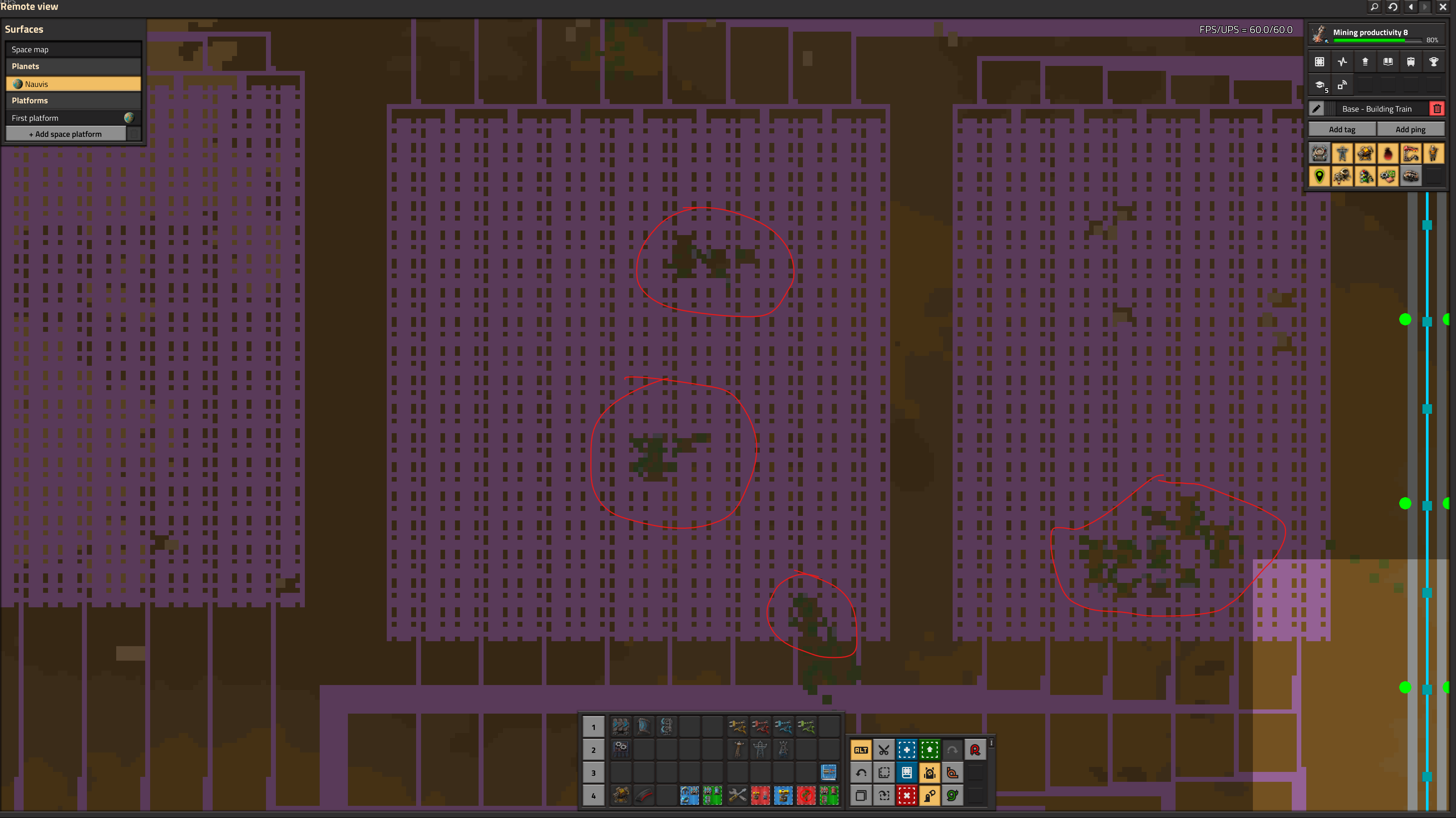Image resolution: width=1456 pixels, height=818 pixels.
Task: Open the train overview icon
Action: click(x=1411, y=61)
